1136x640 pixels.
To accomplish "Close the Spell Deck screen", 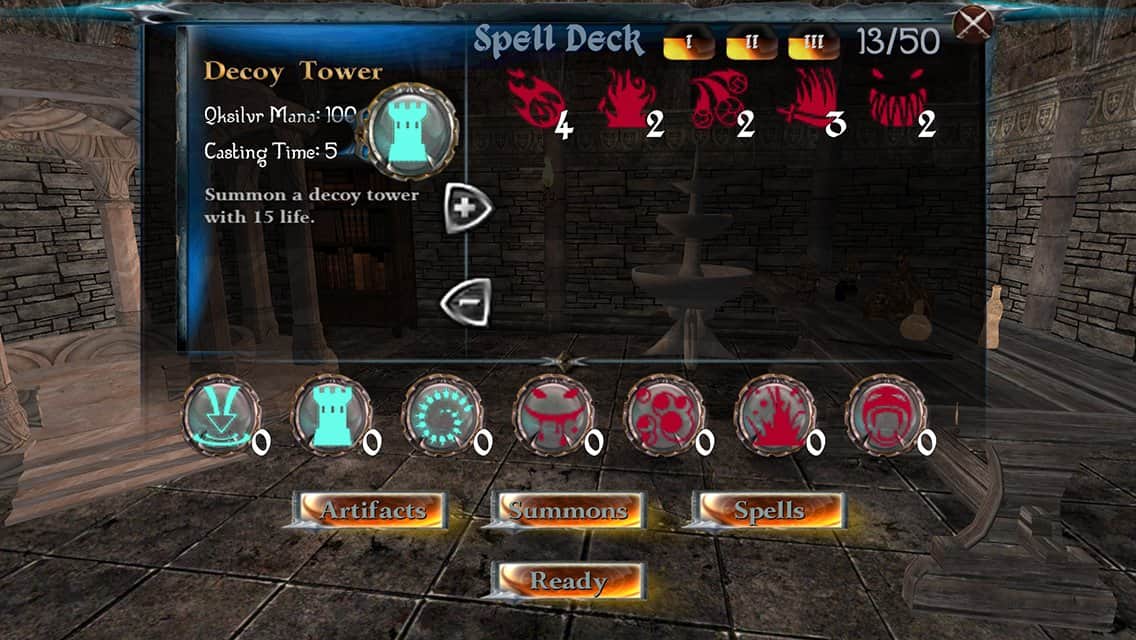I will coord(972,22).
